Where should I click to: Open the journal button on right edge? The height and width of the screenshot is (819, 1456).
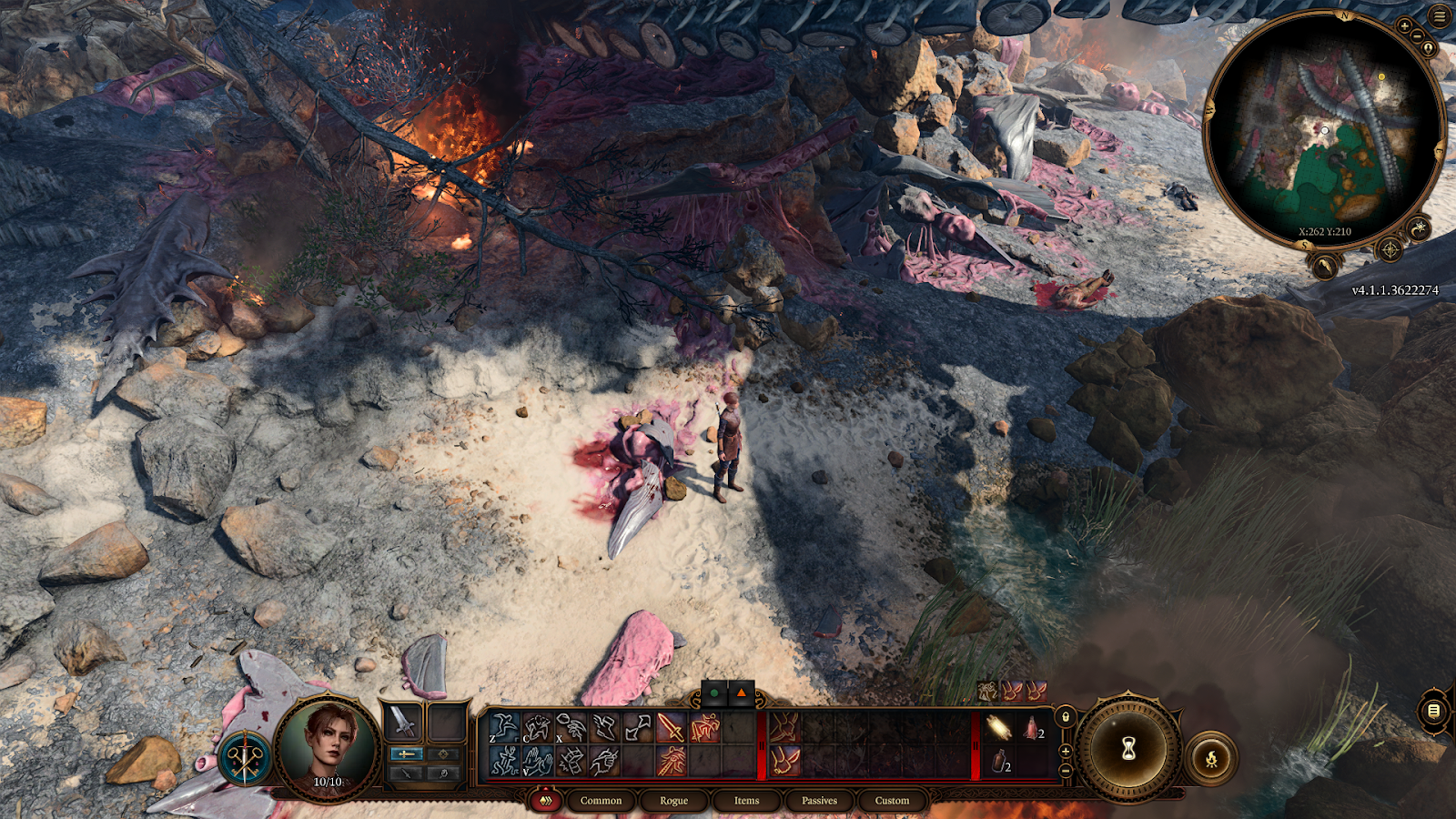point(1433,711)
